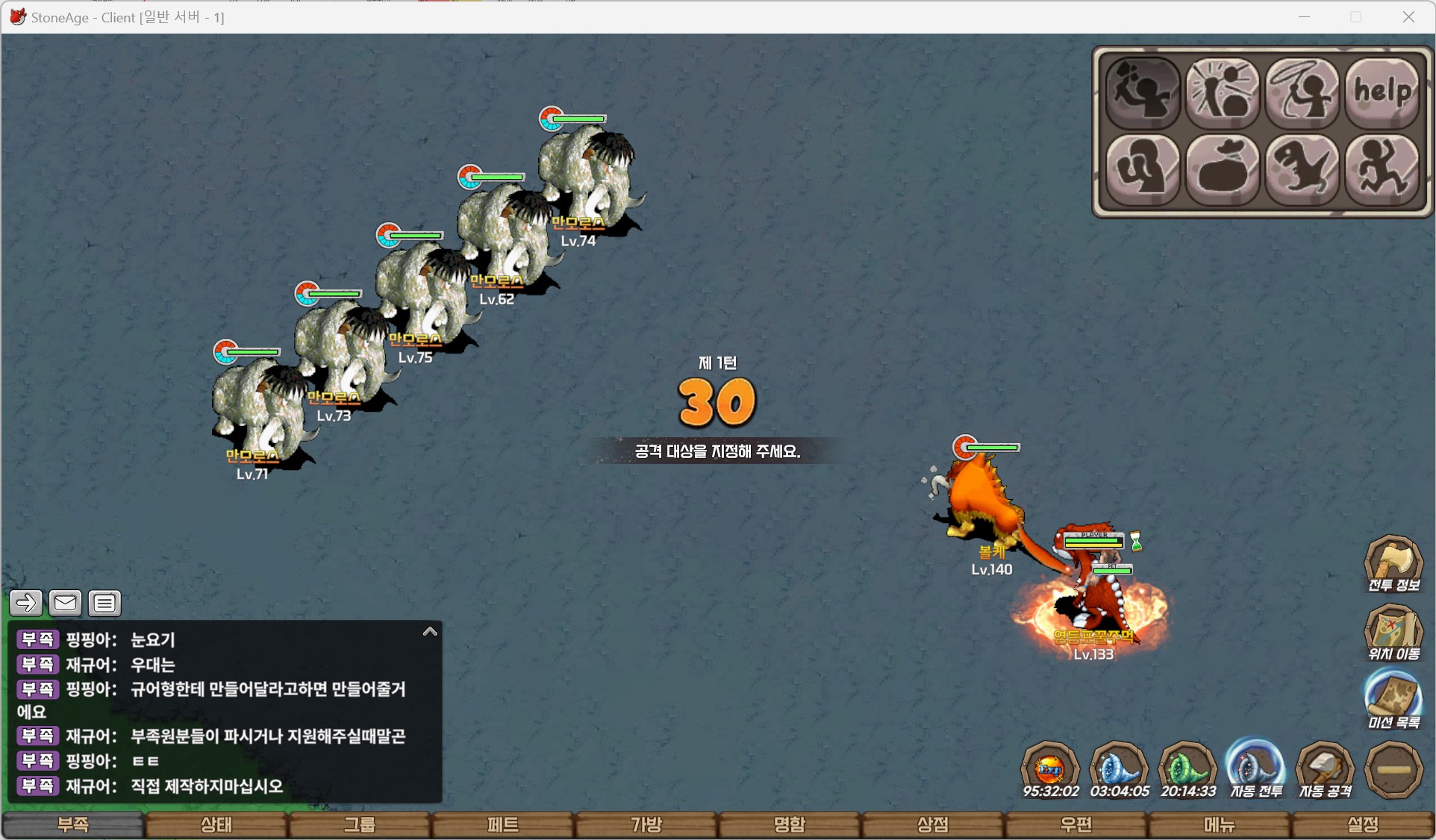Image resolution: width=1436 pixels, height=840 pixels.
Task: Expand the chat log with the up arrow
Action: 430,632
